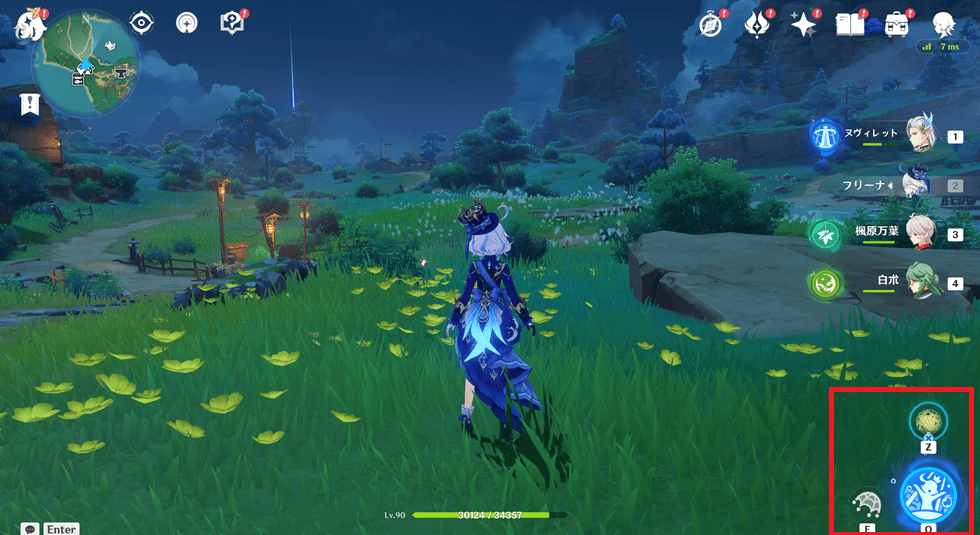Toggle the elemental sight eye icon
Screen dimensions: 980x535
pos(142,24)
